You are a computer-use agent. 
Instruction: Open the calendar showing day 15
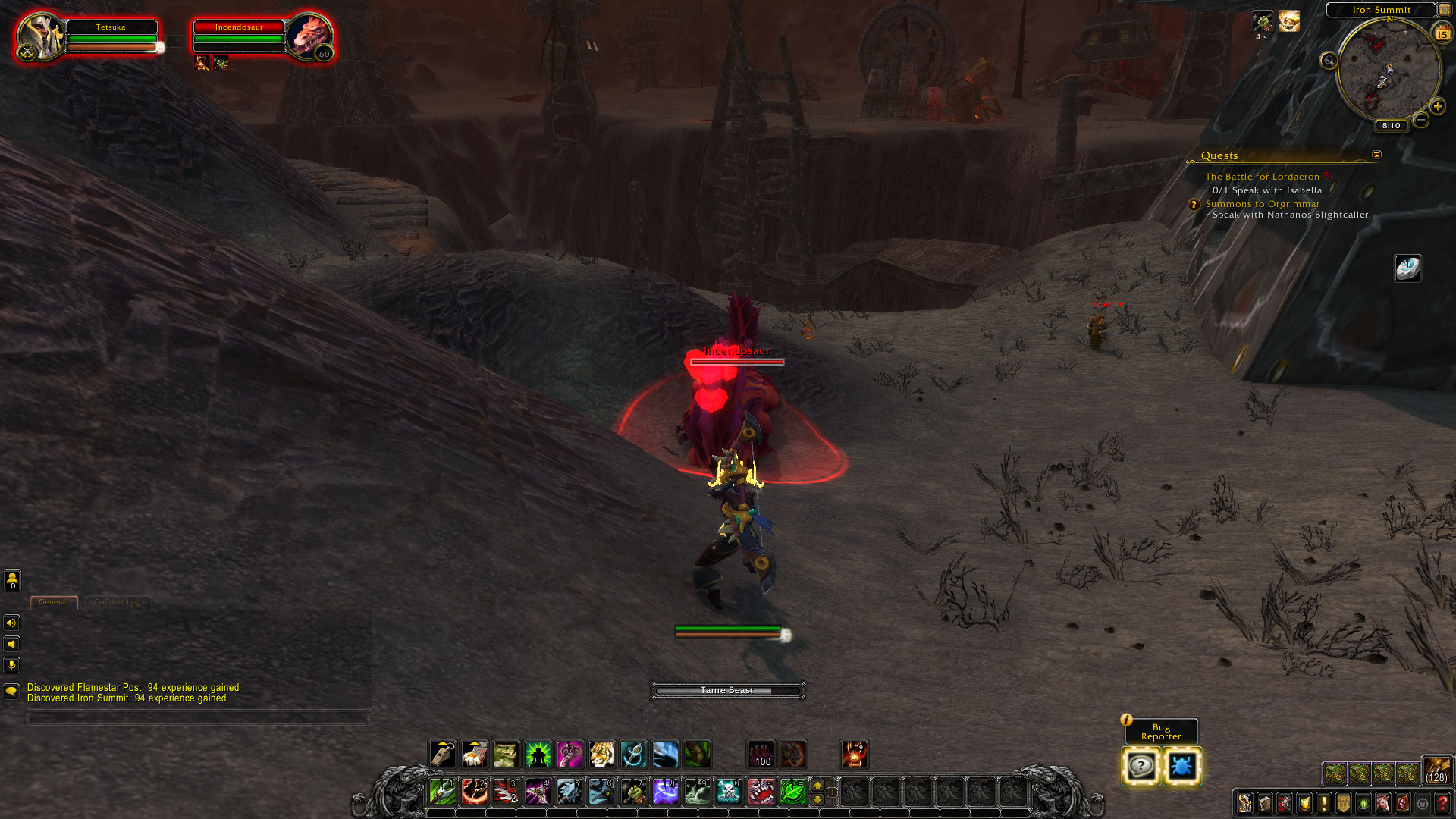(1442, 33)
